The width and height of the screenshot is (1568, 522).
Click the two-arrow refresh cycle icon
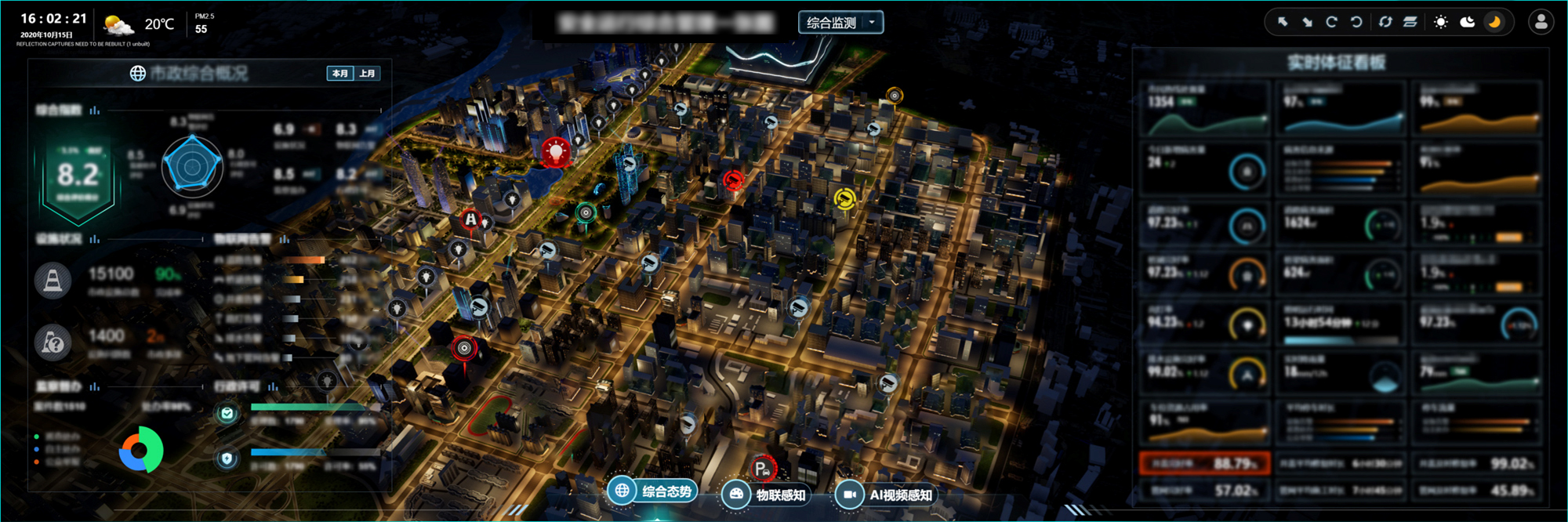coord(1385,22)
